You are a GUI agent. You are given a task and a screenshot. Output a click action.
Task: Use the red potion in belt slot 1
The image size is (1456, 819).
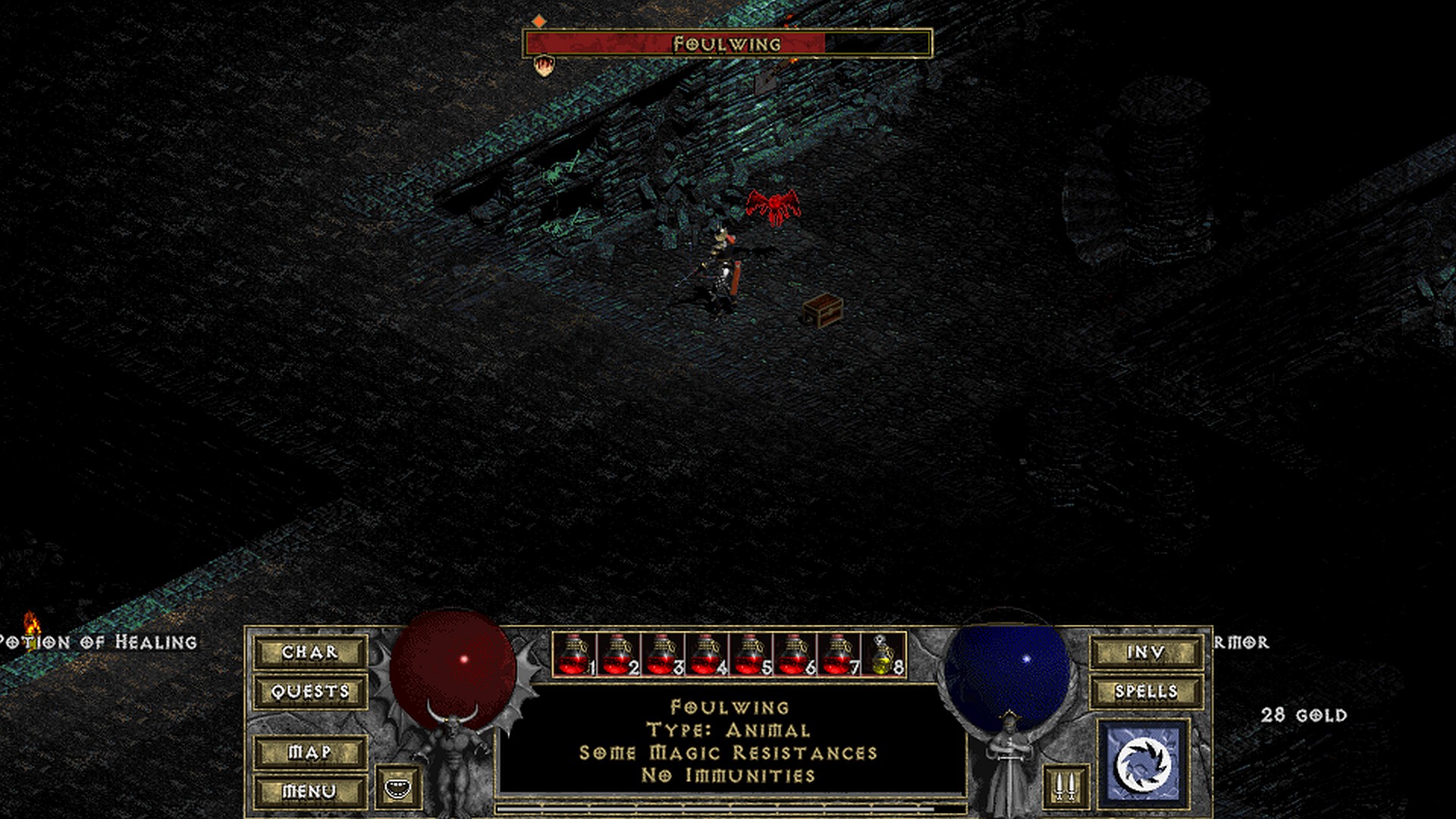[x=575, y=654]
